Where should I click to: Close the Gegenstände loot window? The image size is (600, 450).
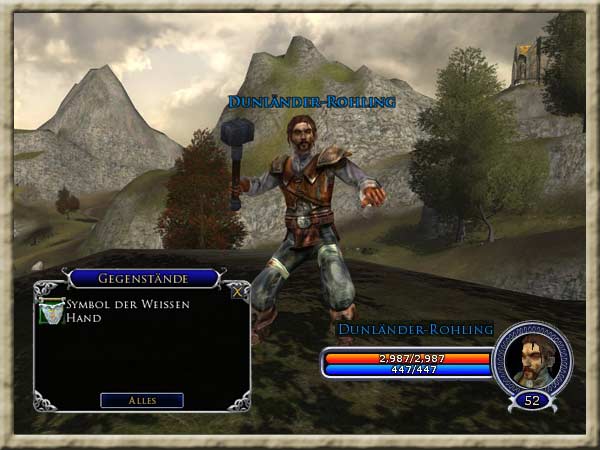236,293
